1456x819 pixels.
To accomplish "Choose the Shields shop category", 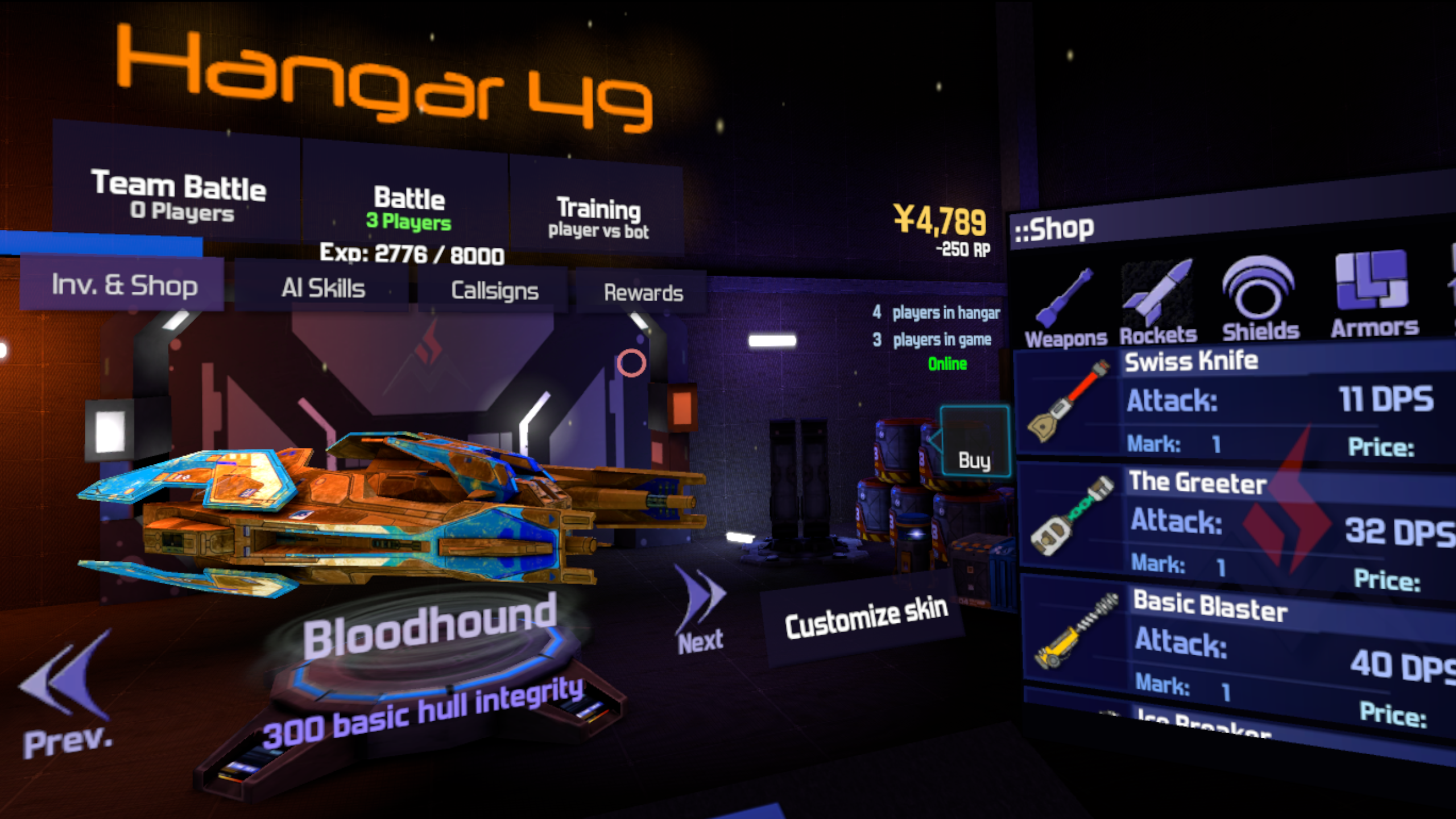I will click(1260, 300).
